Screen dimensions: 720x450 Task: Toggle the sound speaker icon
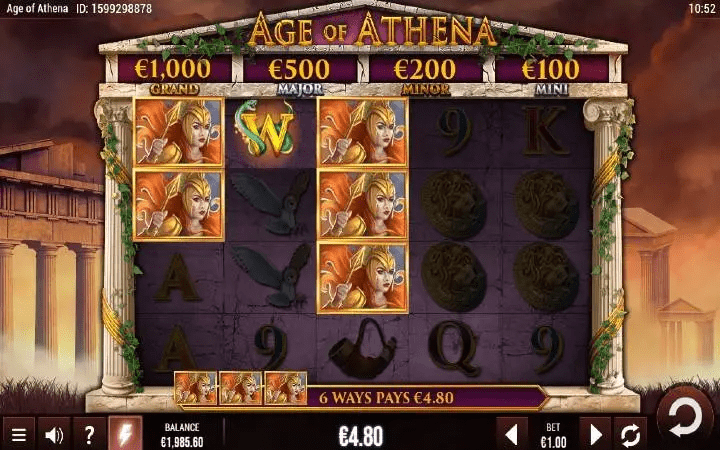(54, 435)
